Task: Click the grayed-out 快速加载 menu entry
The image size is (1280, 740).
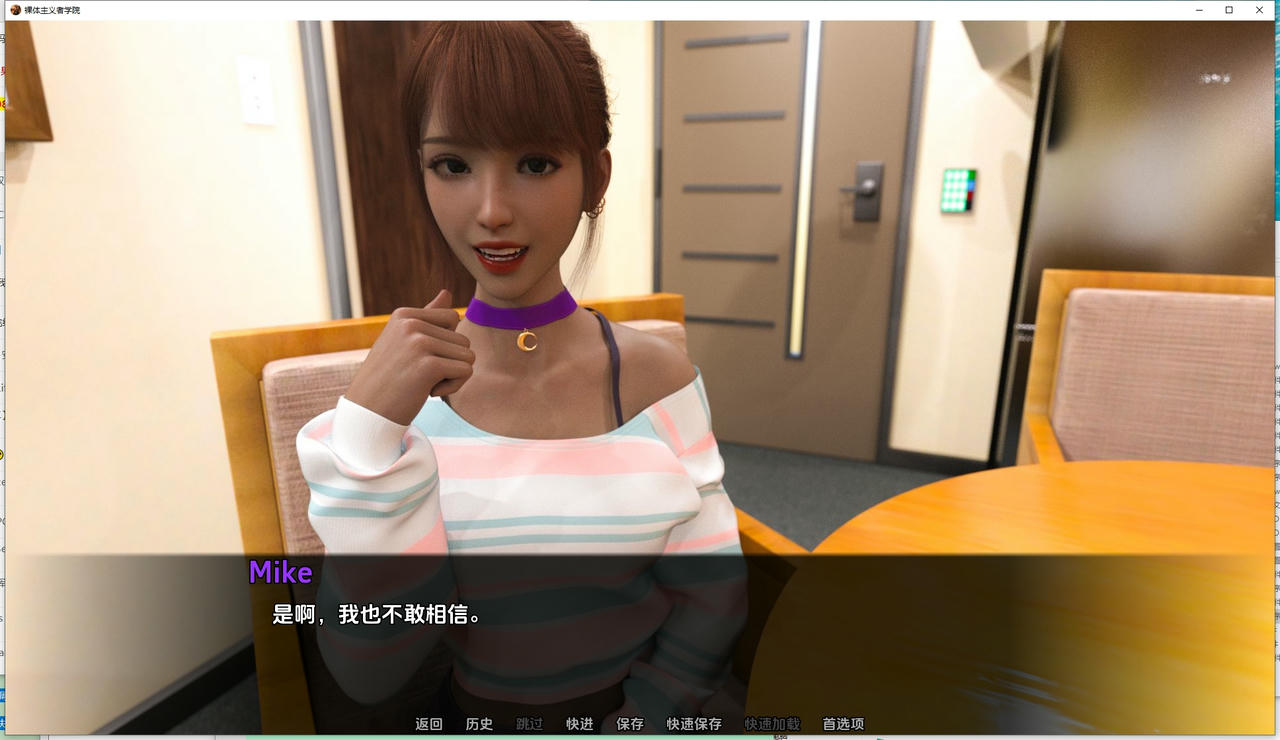Action: coord(772,723)
